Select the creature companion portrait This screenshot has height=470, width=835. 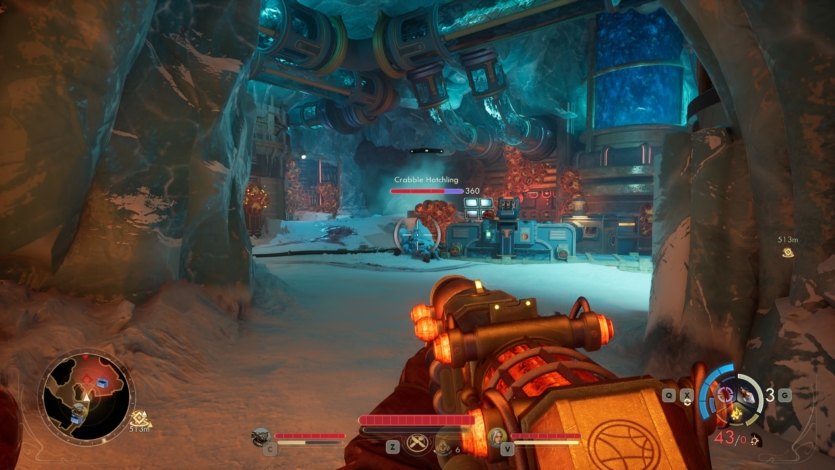(261, 435)
